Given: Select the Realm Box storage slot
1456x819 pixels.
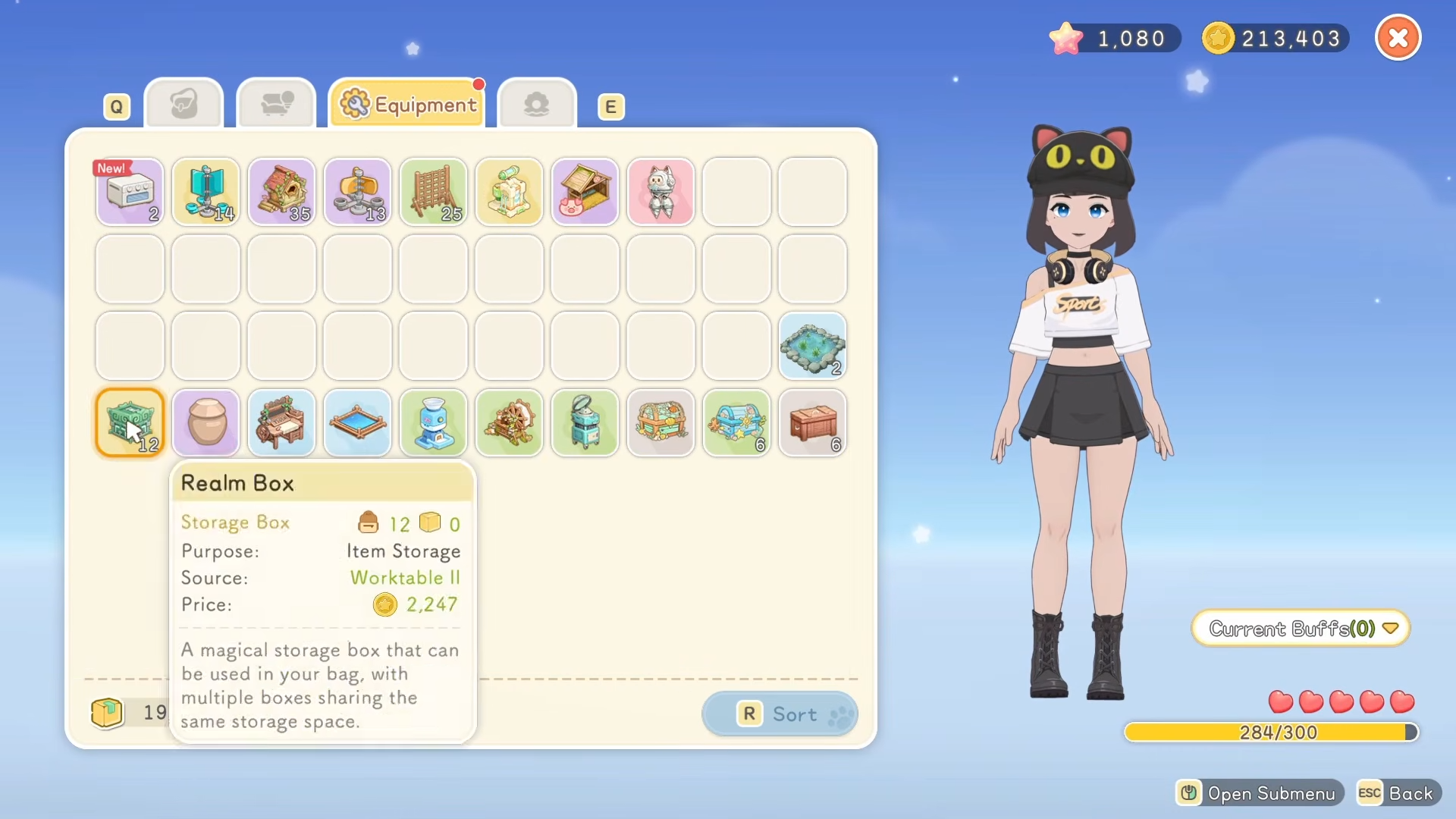Looking at the screenshot, I should tap(130, 422).
